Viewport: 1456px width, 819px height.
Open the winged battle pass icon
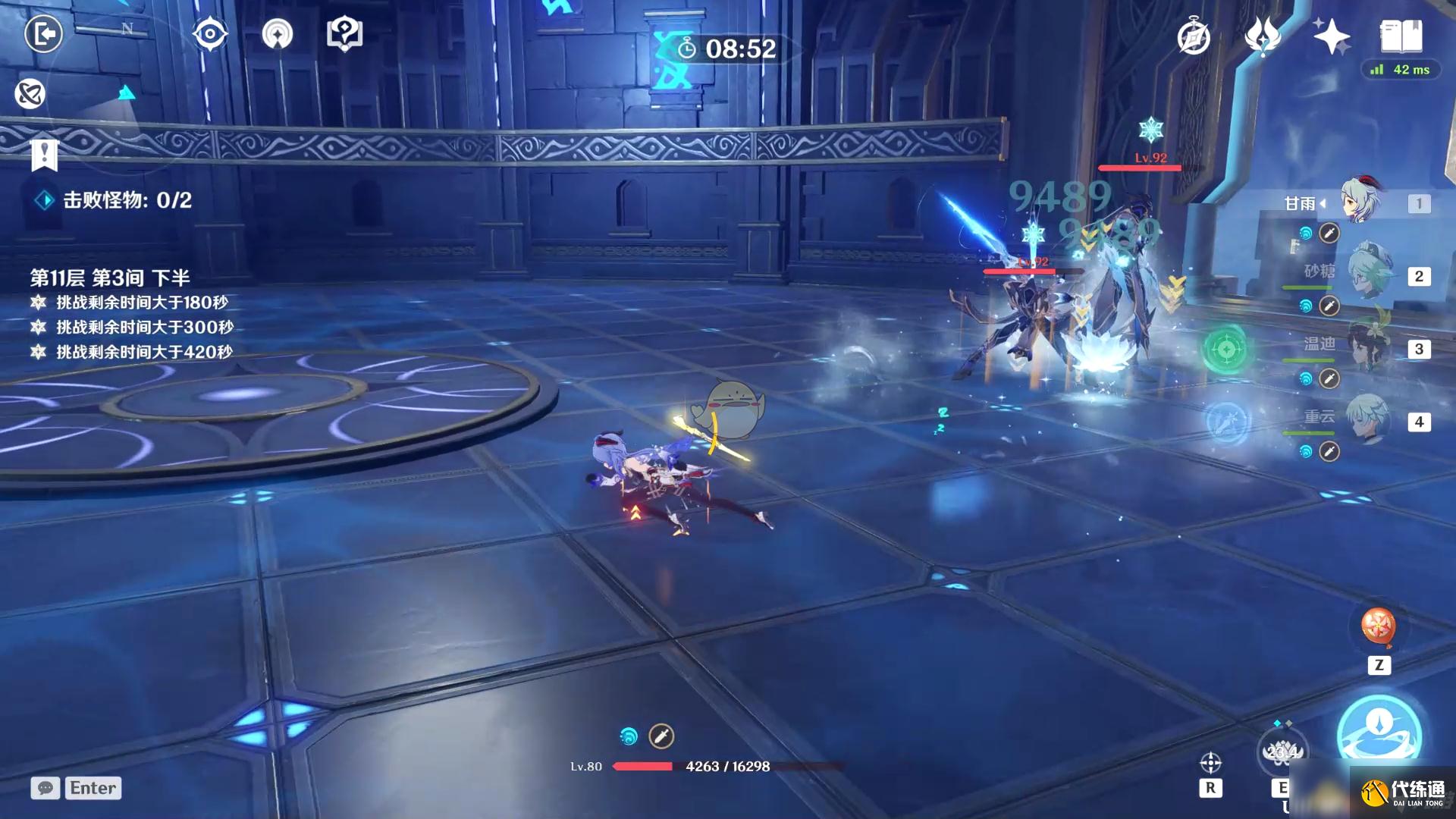1263,36
